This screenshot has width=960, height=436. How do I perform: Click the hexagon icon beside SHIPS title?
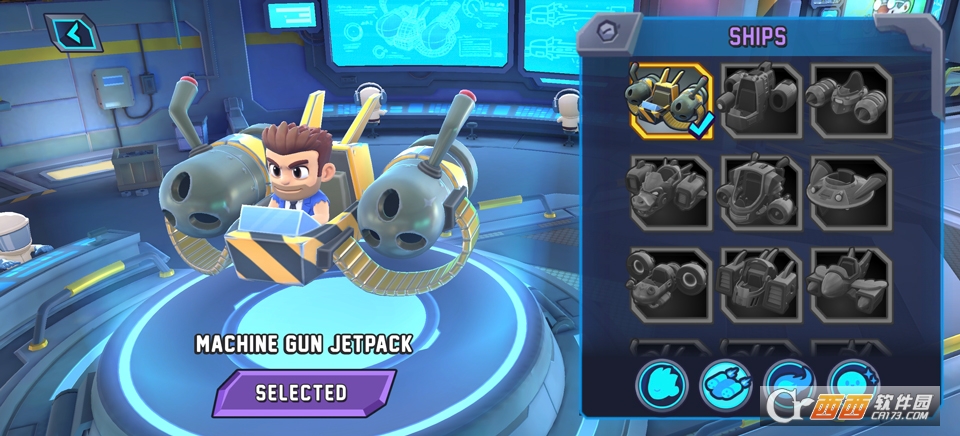604,30
